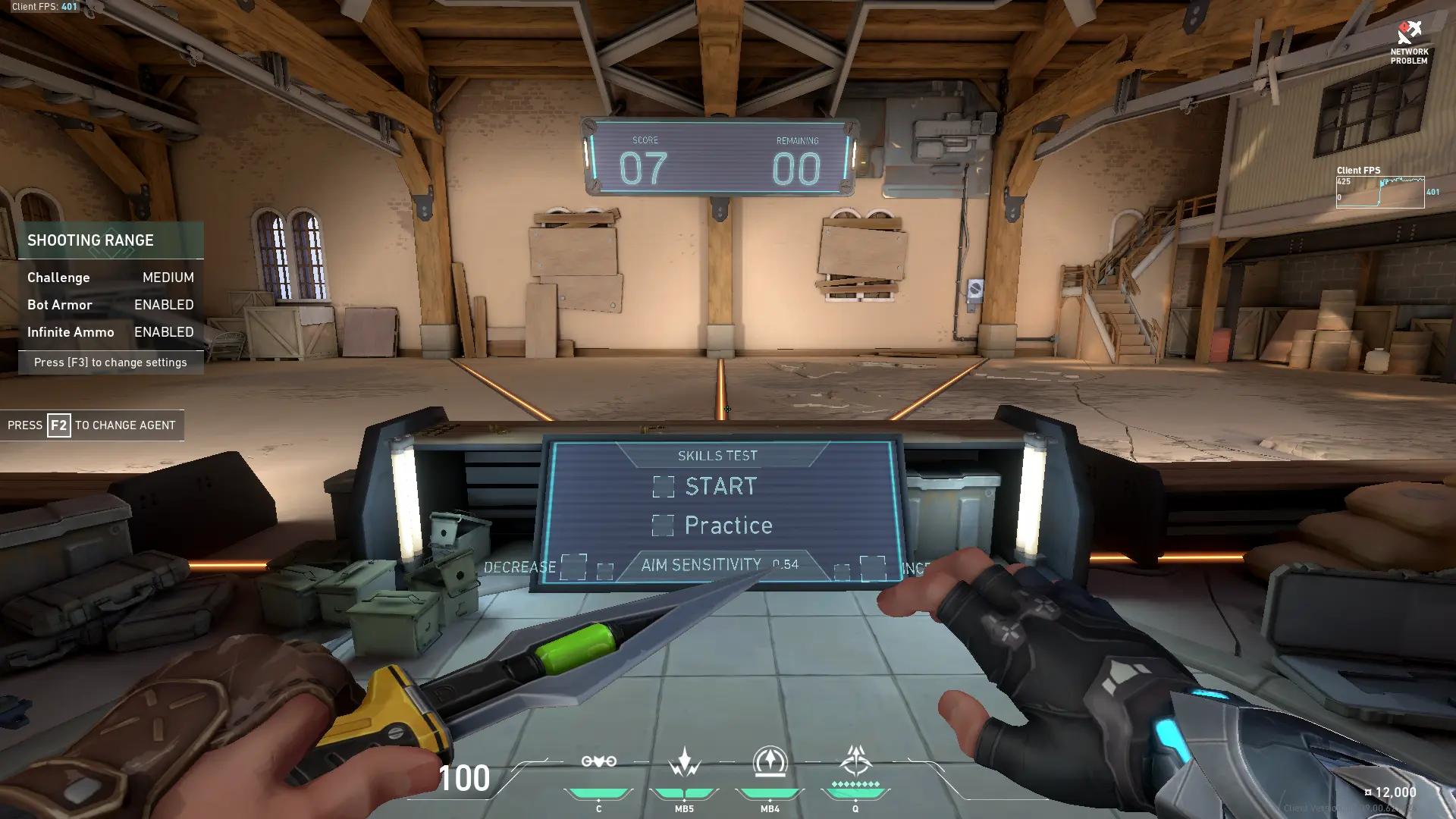1456x819 pixels.
Task: Select START on the Skills Test panel
Action: pos(664,487)
